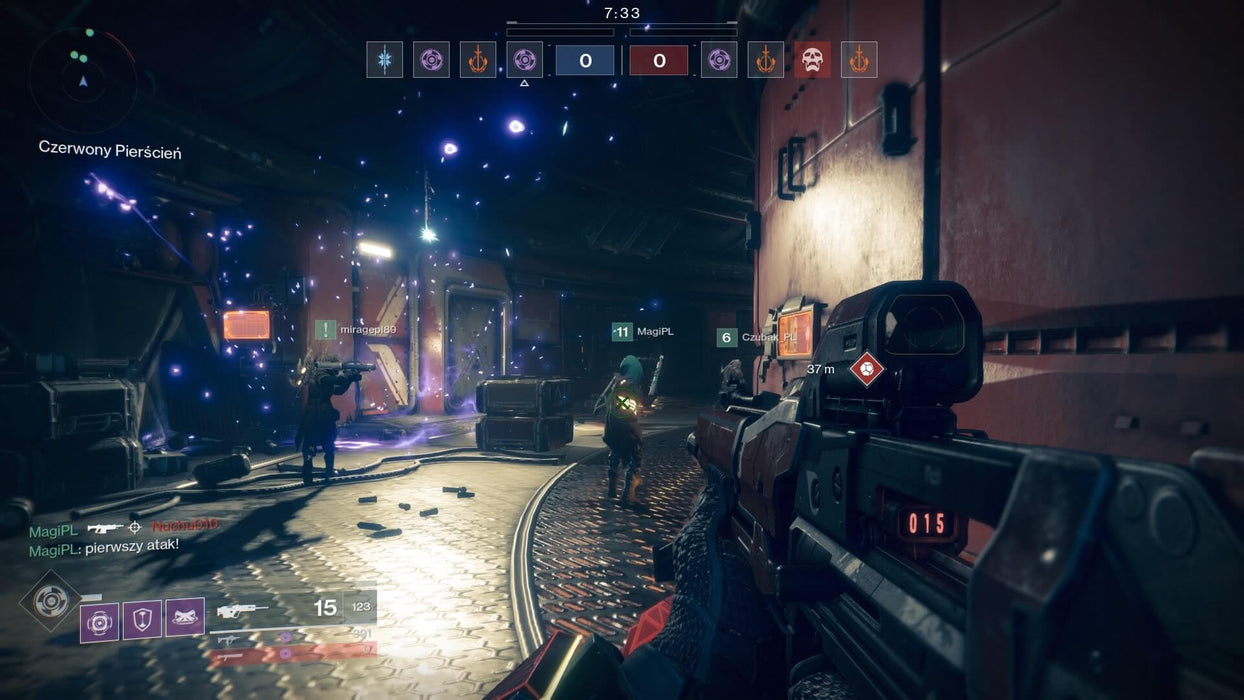Click the radar in the corner
The height and width of the screenshot is (700, 1244).
pyautogui.click(x=82, y=79)
